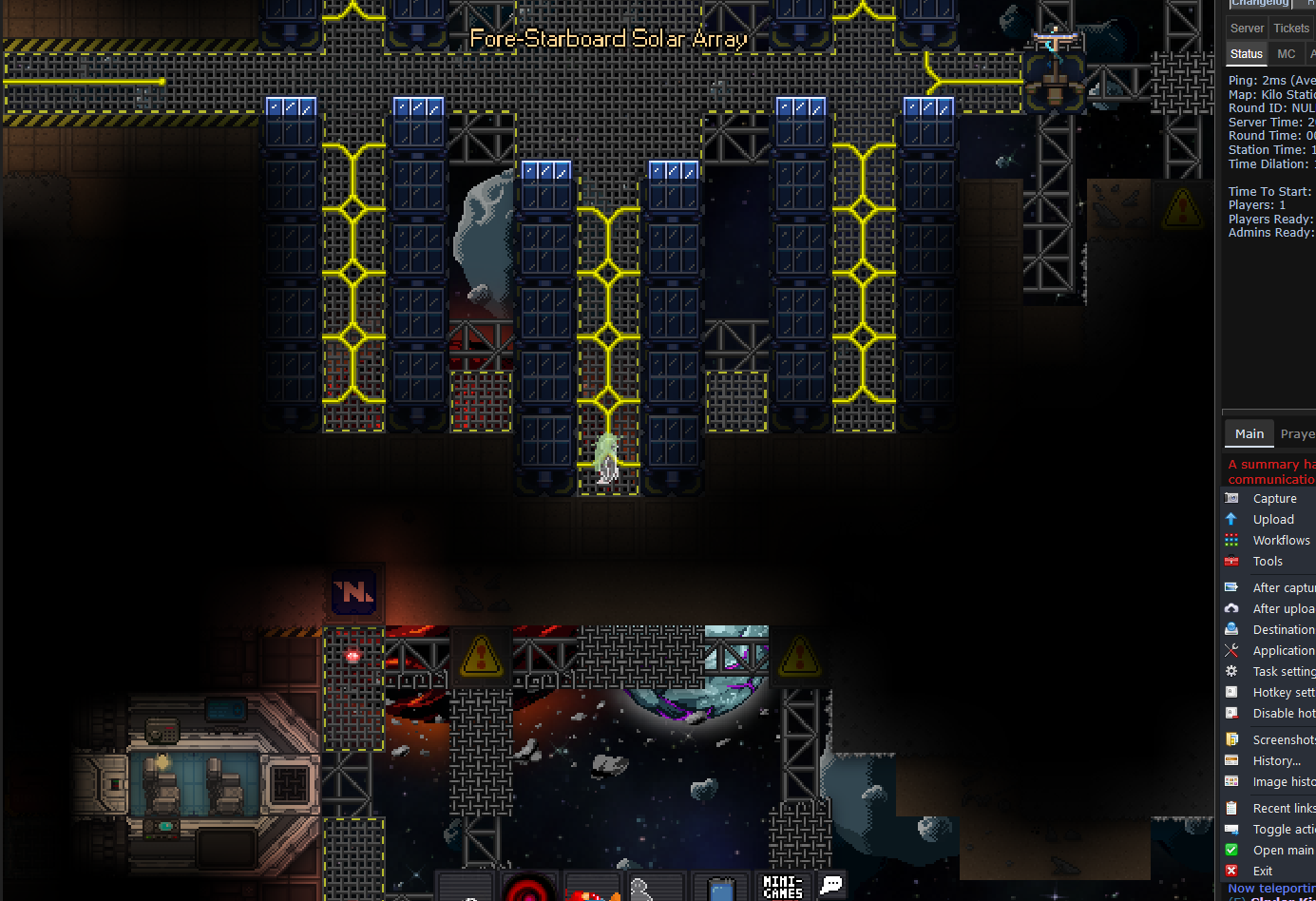Image resolution: width=1316 pixels, height=901 pixels.
Task: Open the Workflows menu entry
Action: click(x=1281, y=541)
